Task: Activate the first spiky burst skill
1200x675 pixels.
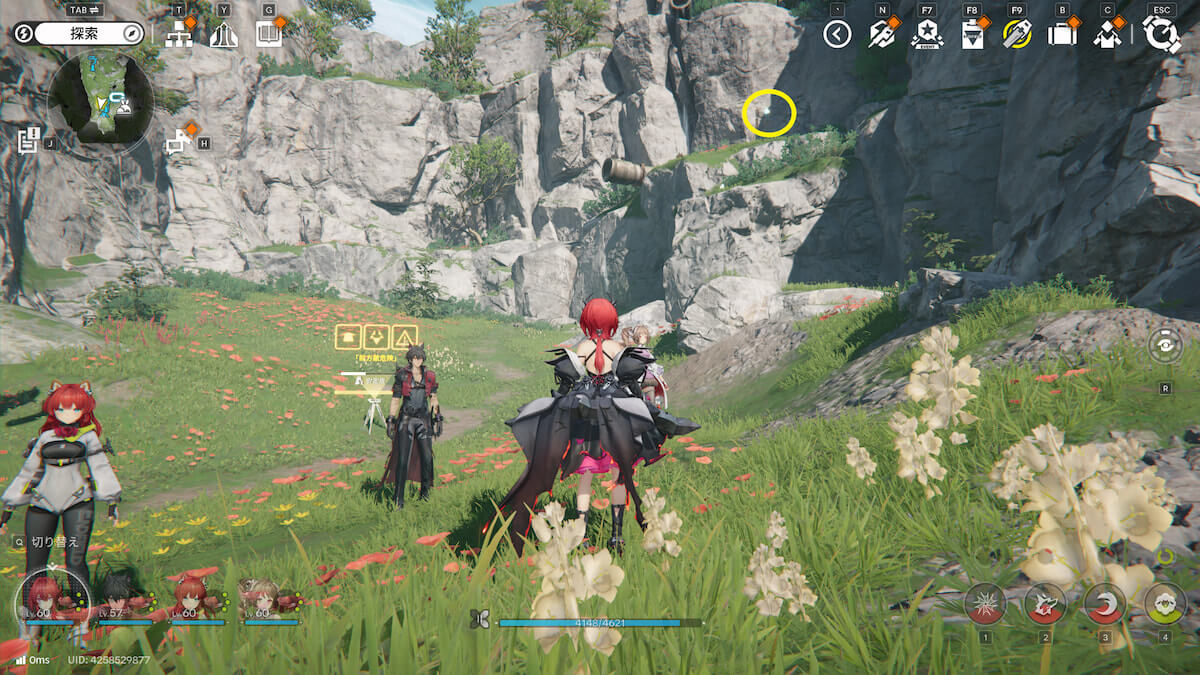Action: pyautogui.click(x=985, y=603)
